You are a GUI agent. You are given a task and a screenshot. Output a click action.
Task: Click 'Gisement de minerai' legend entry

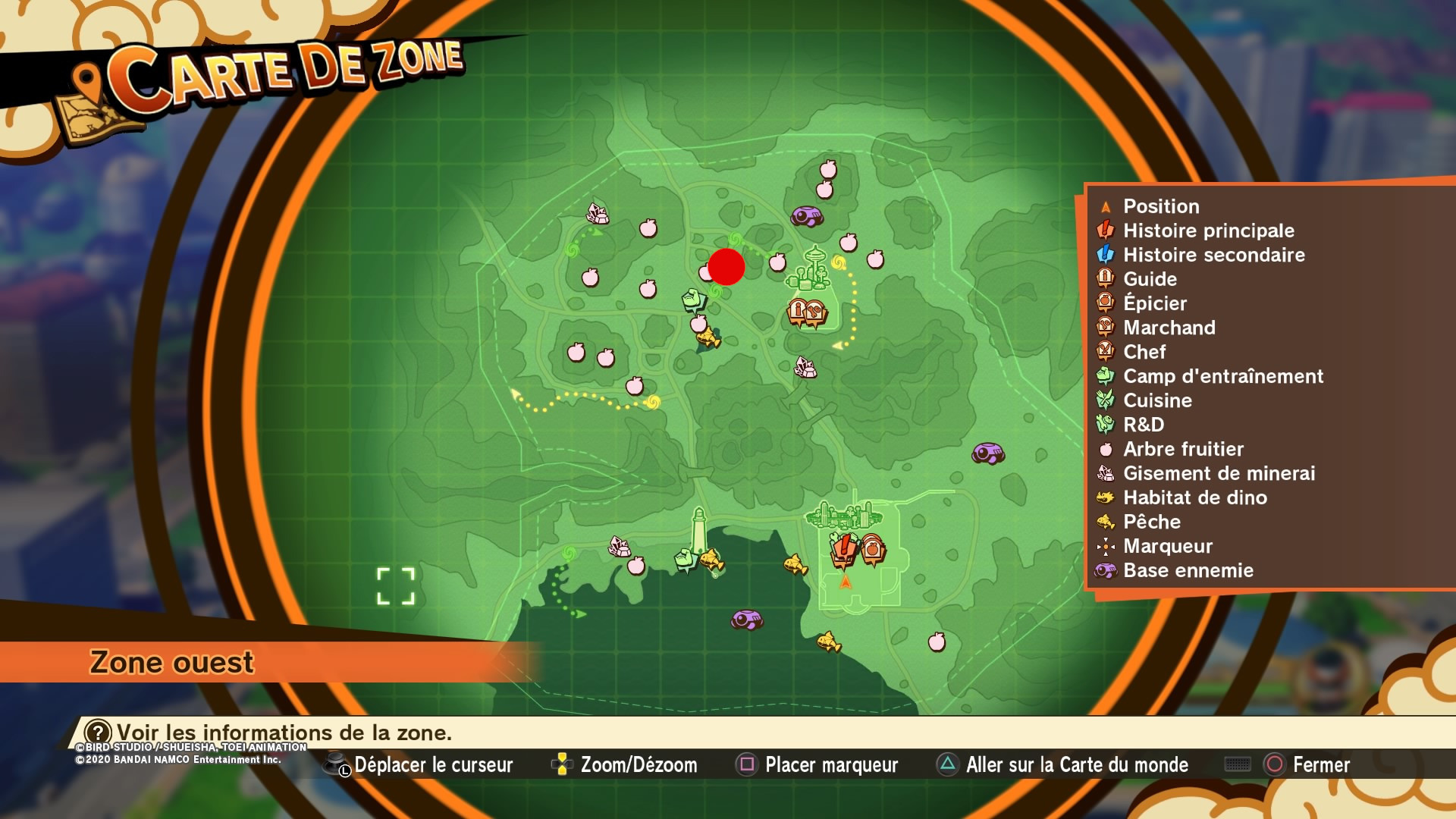(1219, 473)
